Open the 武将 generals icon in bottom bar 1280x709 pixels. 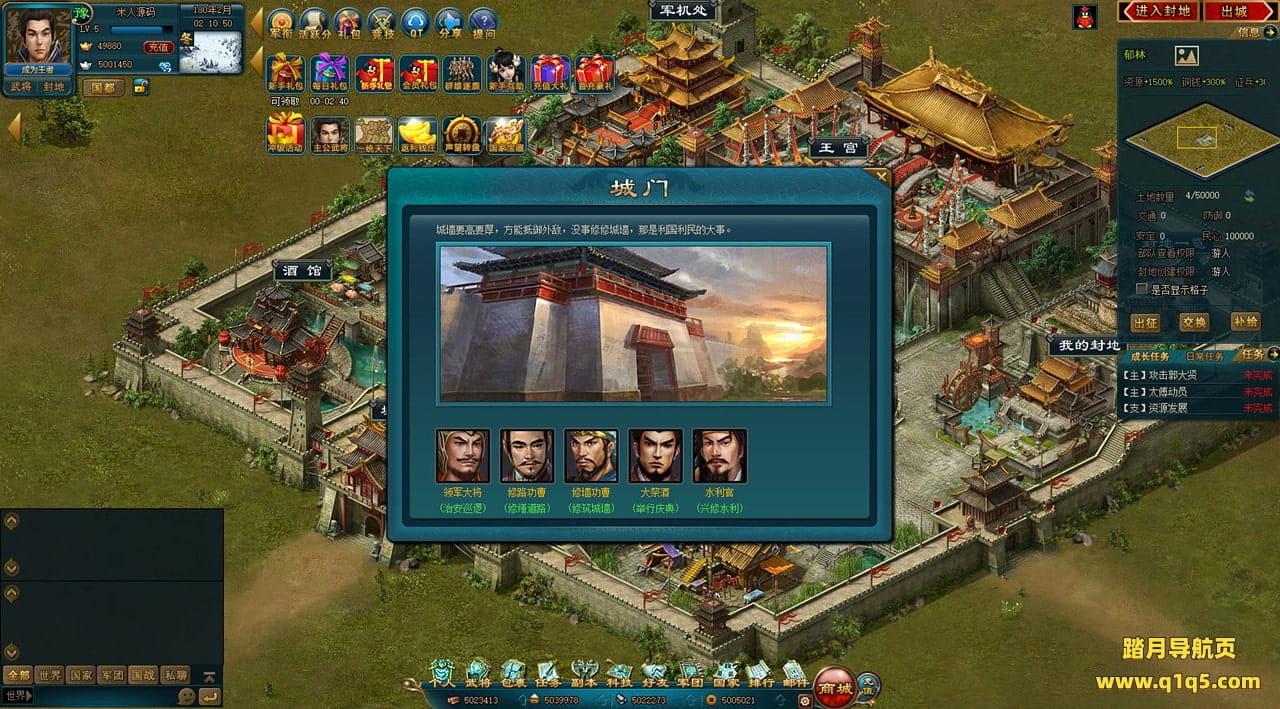pos(478,674)
